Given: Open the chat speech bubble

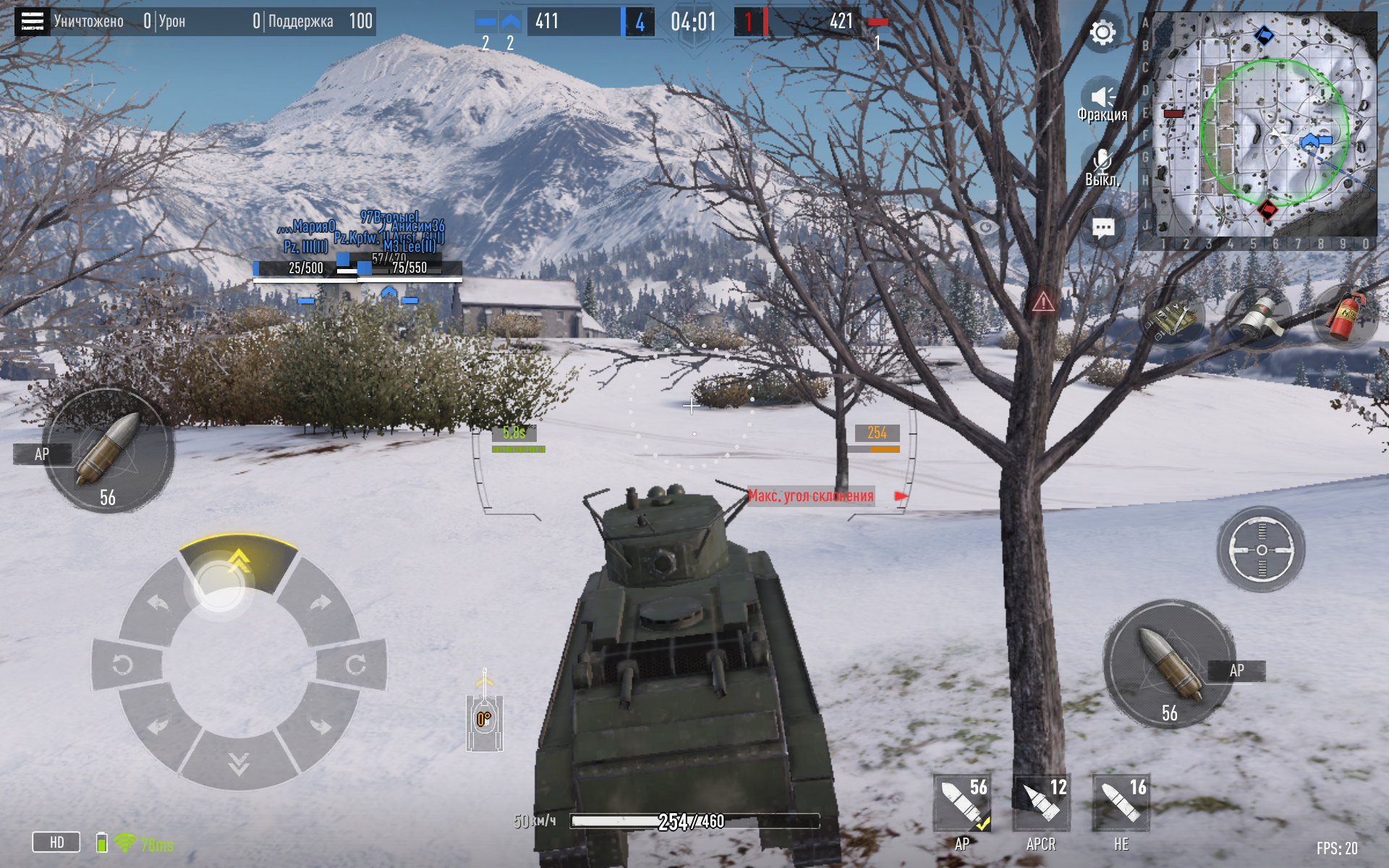Looking at the screenshot, I should pyautogui.click(x=1103, y=229).
